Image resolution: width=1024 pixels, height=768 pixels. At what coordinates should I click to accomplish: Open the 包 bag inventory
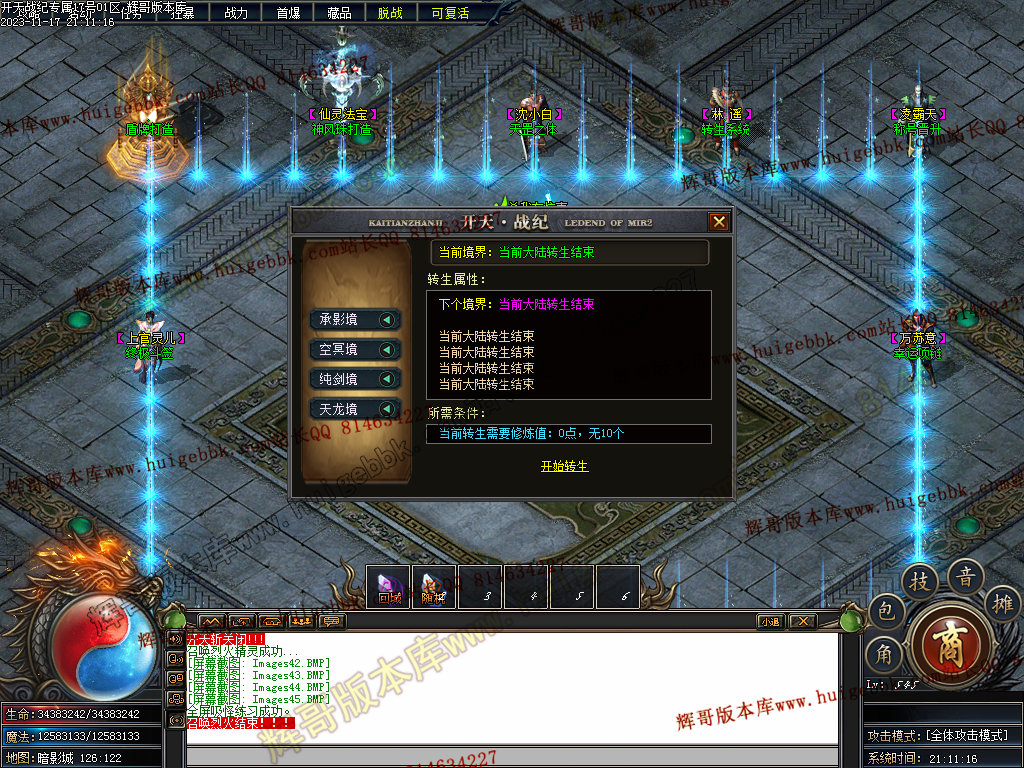coord(885,612)
